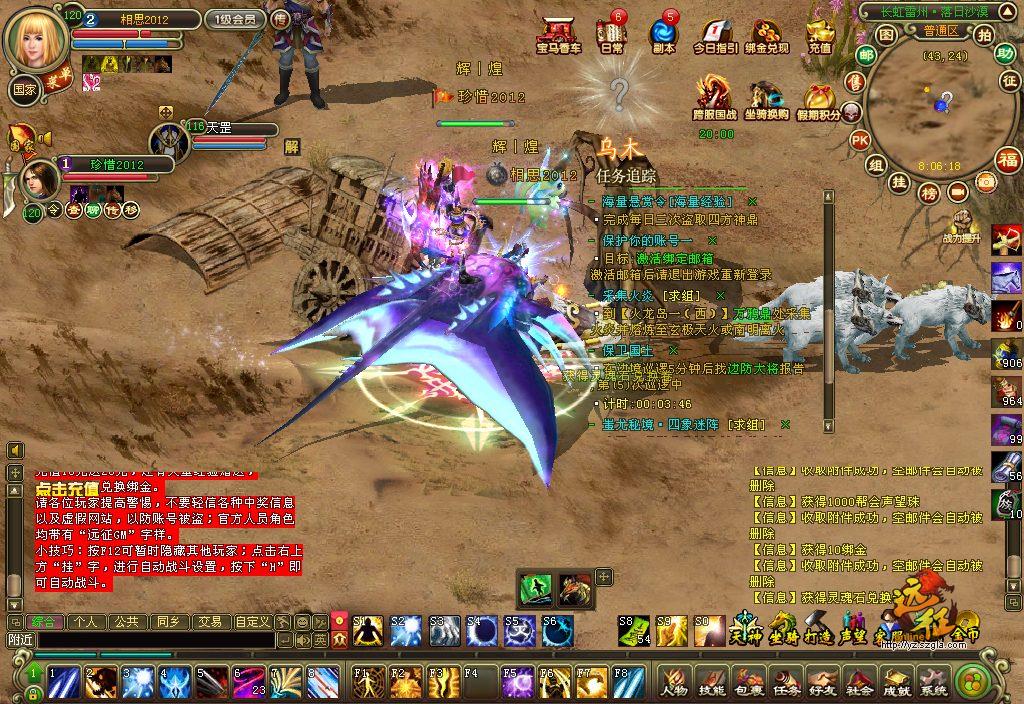The height and width of the screenshot is (704, 1024).
Task: Open the 副本 dungeon icon
Action: click(x=663, y=35)
